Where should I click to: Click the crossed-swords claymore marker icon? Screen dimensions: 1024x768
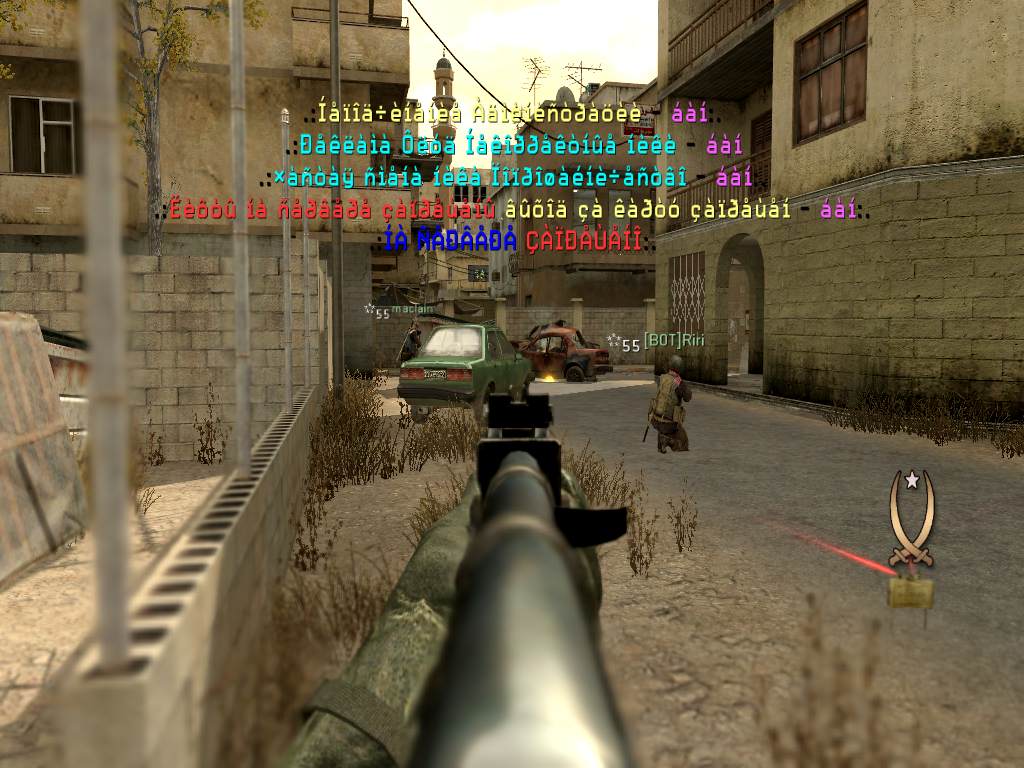(911, 521)
